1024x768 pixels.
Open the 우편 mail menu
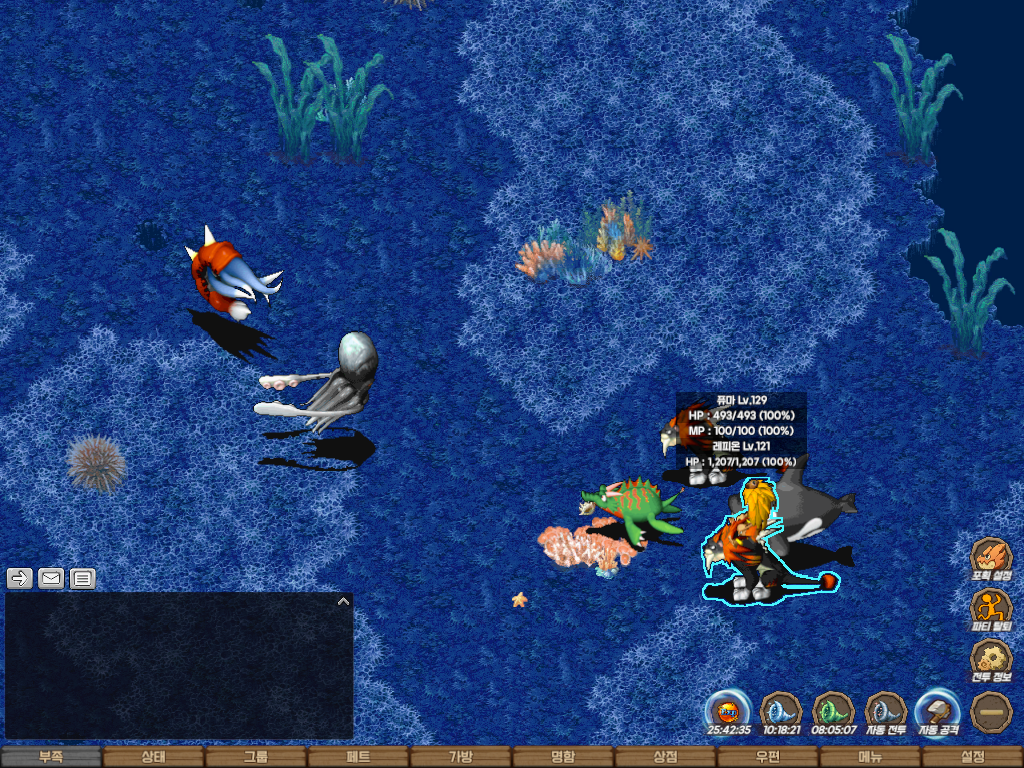(767, 757)
